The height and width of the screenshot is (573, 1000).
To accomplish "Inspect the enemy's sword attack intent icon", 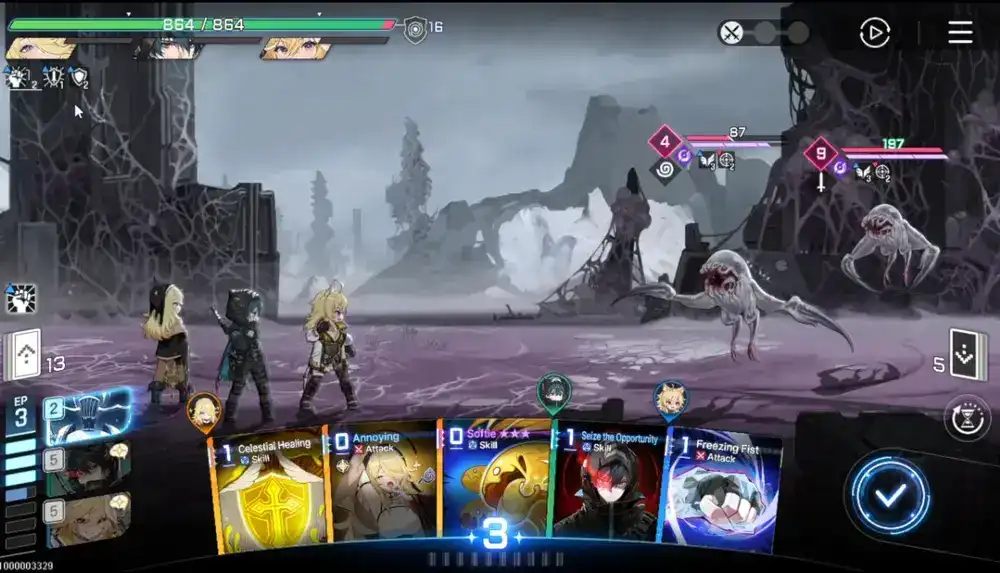I will pos(821,183).
